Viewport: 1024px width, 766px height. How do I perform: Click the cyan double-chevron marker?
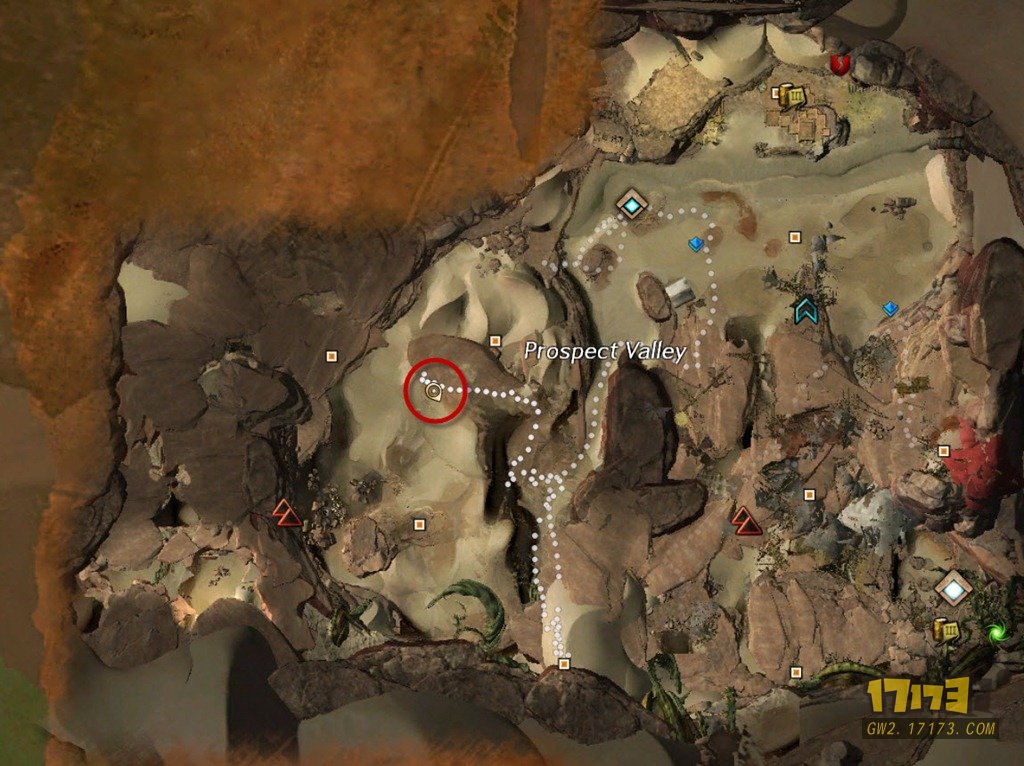(804, 310)
